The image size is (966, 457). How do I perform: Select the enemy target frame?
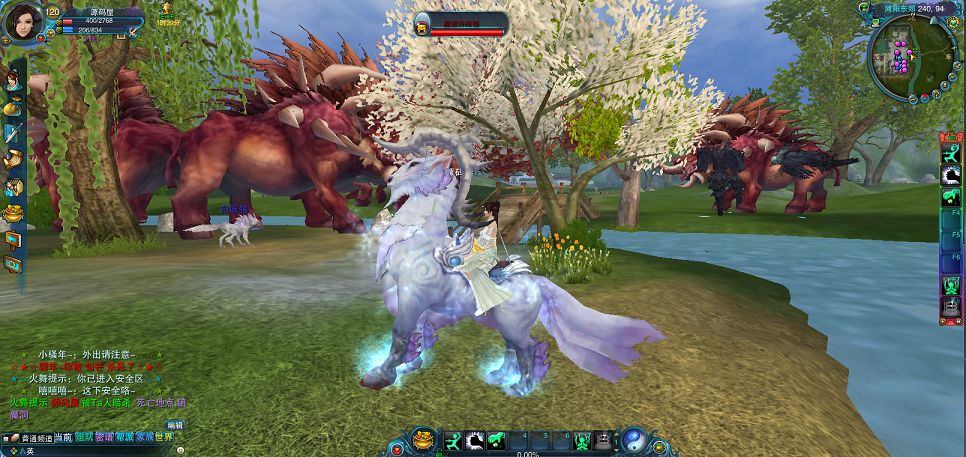[460, 24]
